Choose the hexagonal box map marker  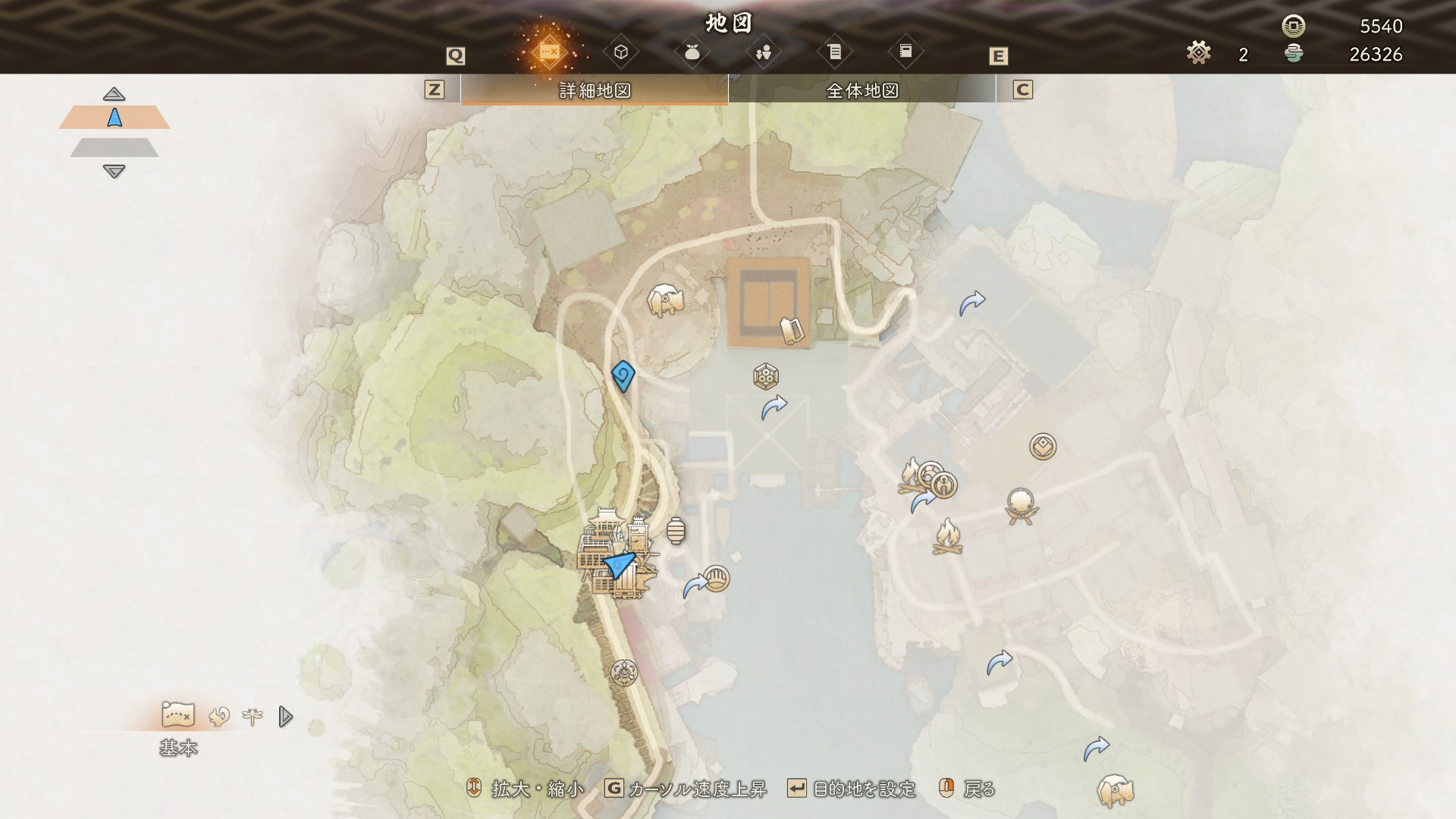click(x=766, y=376)
